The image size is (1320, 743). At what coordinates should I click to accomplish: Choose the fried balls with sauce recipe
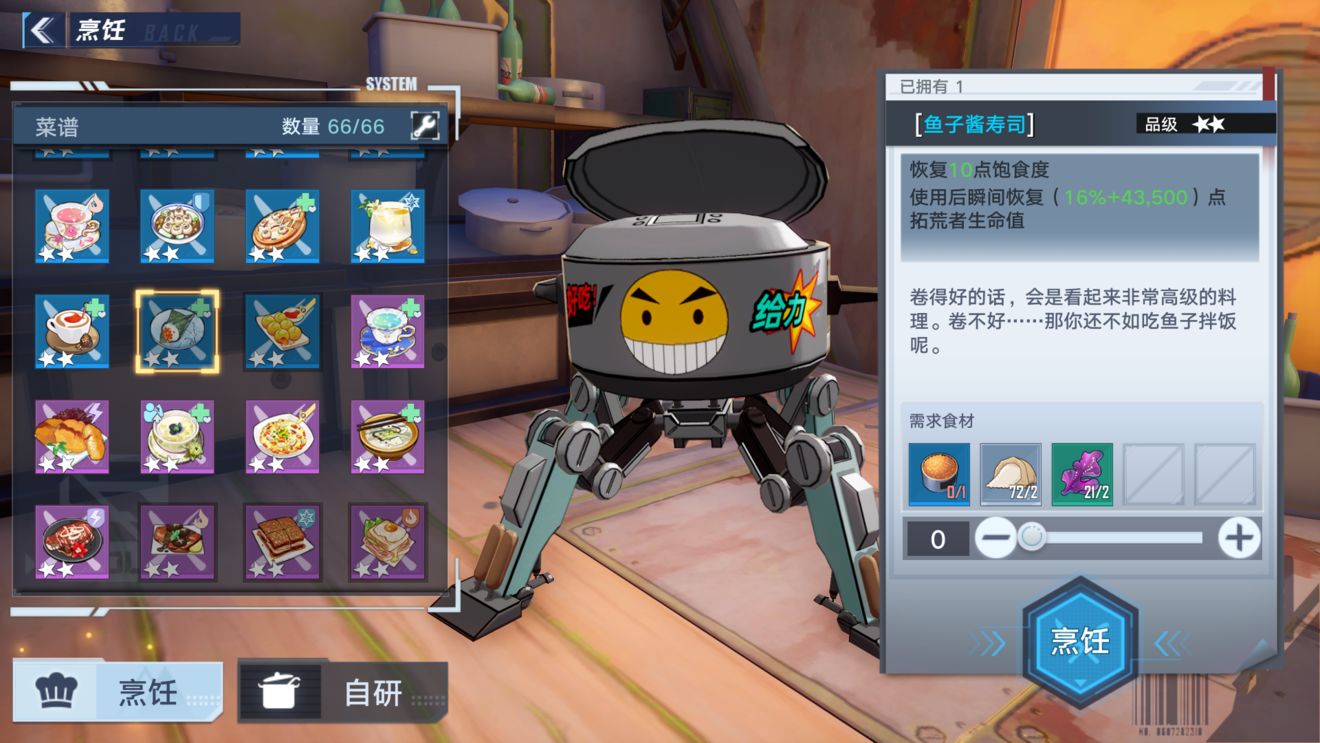(x=282, y=331)
